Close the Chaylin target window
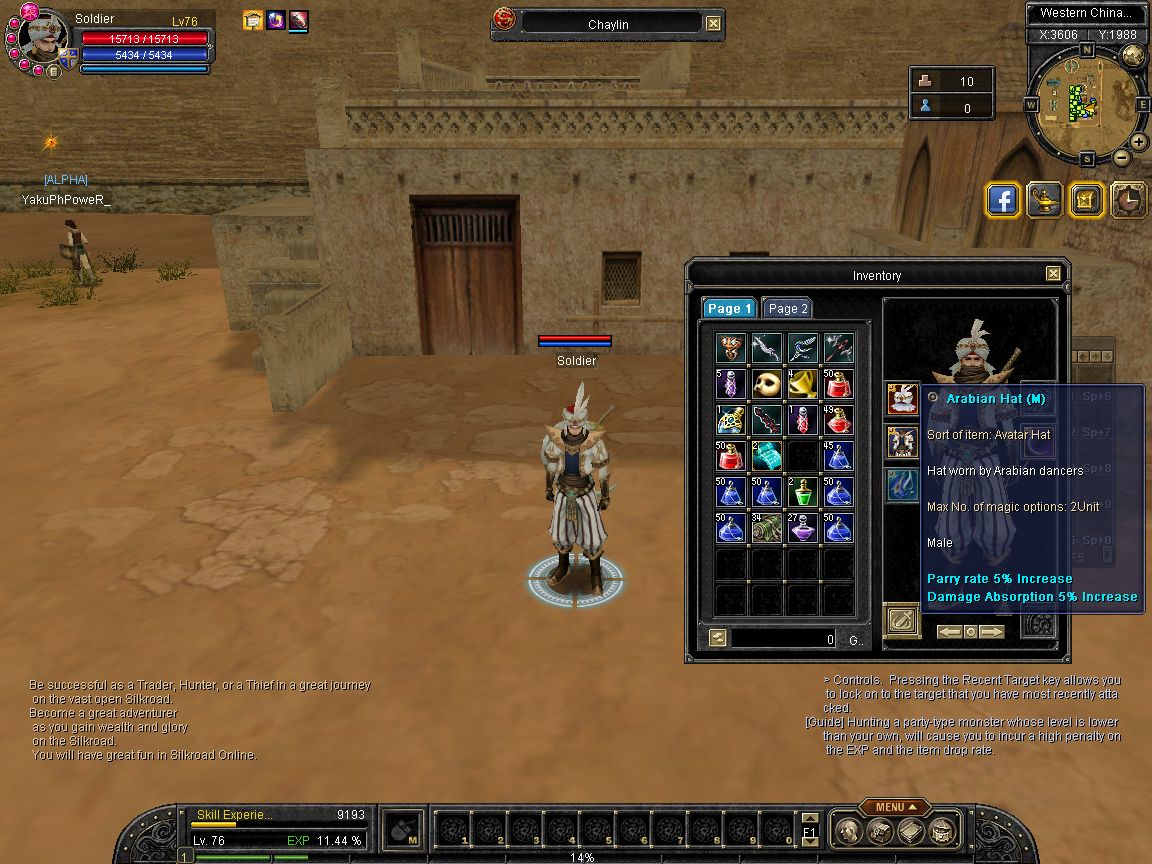 coord(712,23)
